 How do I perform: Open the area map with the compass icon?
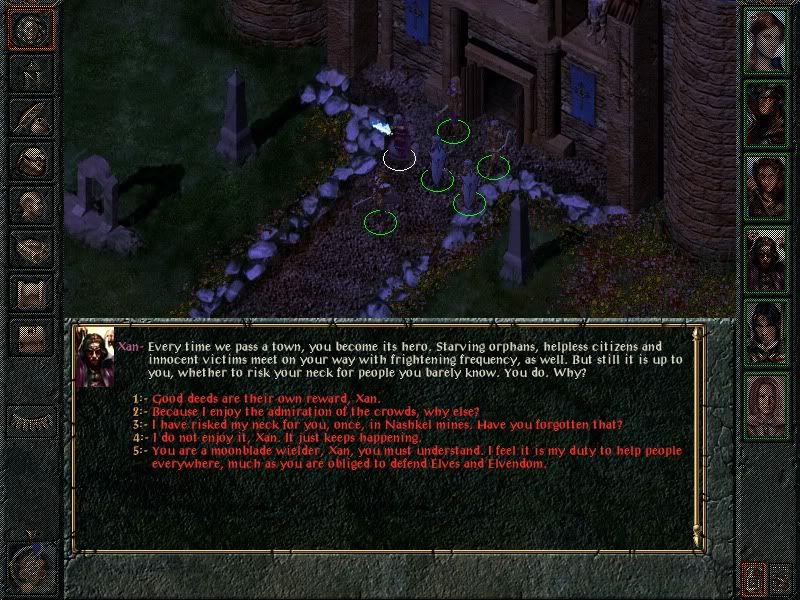tap(30, 73)
